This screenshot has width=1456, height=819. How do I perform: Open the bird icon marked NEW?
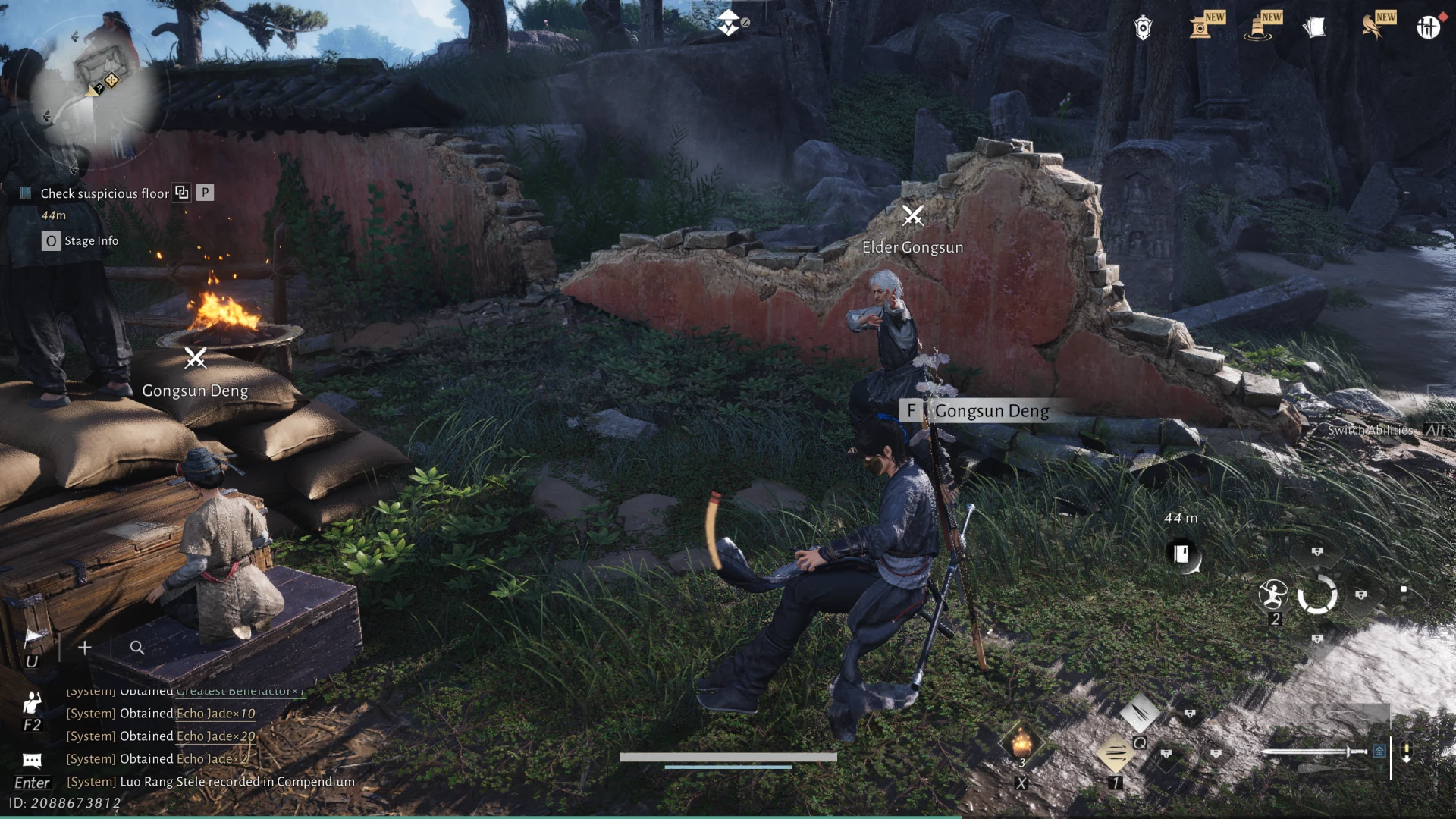(x=1373, y=27)
